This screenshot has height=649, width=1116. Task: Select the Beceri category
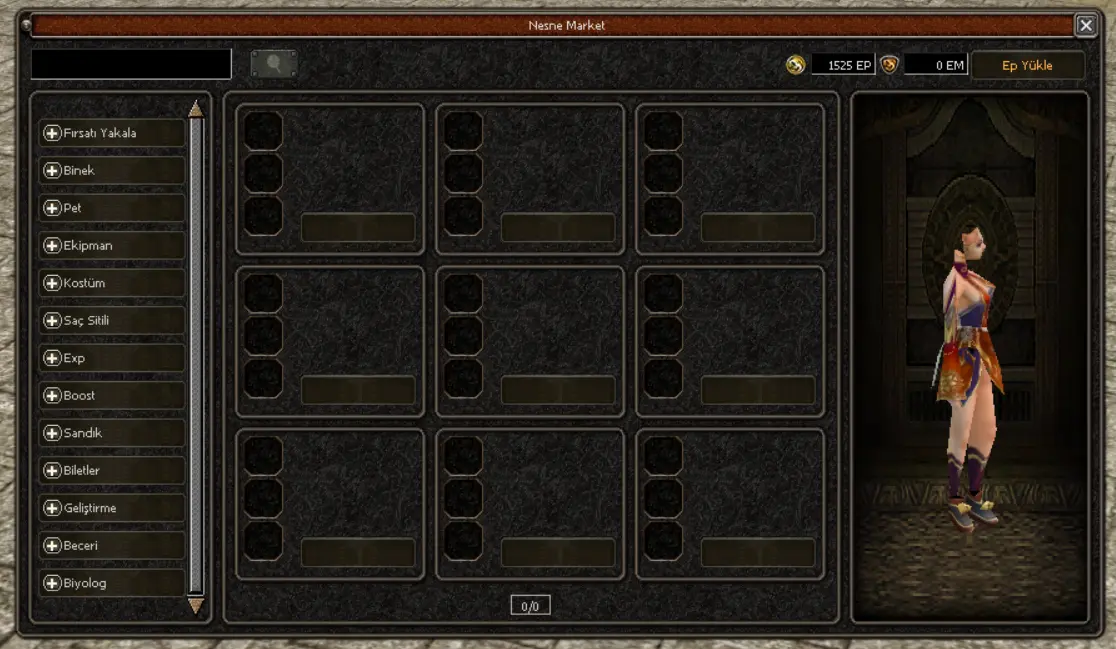pyautogui.click(x=111, y=546)
